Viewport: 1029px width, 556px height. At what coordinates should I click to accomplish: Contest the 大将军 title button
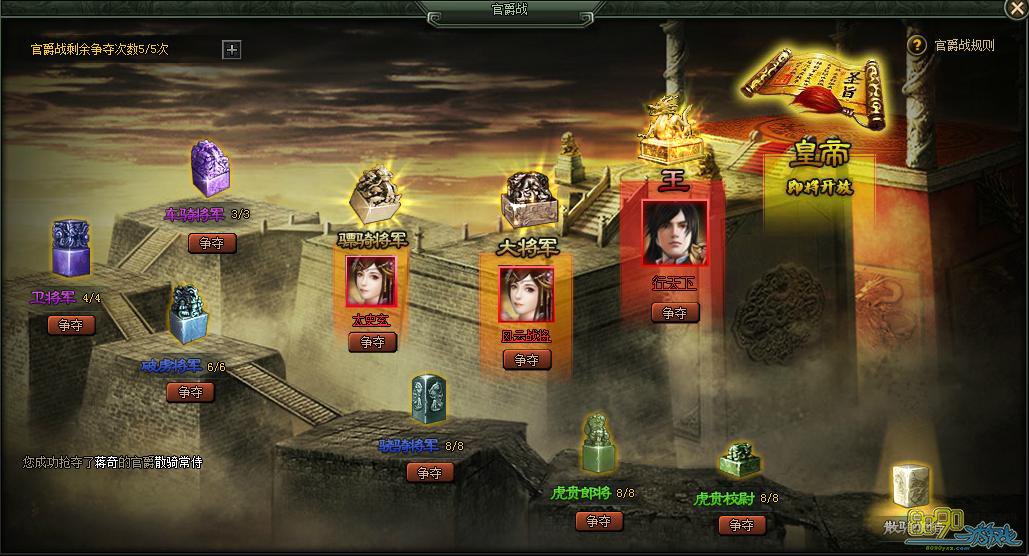click(x=526, y=360)
